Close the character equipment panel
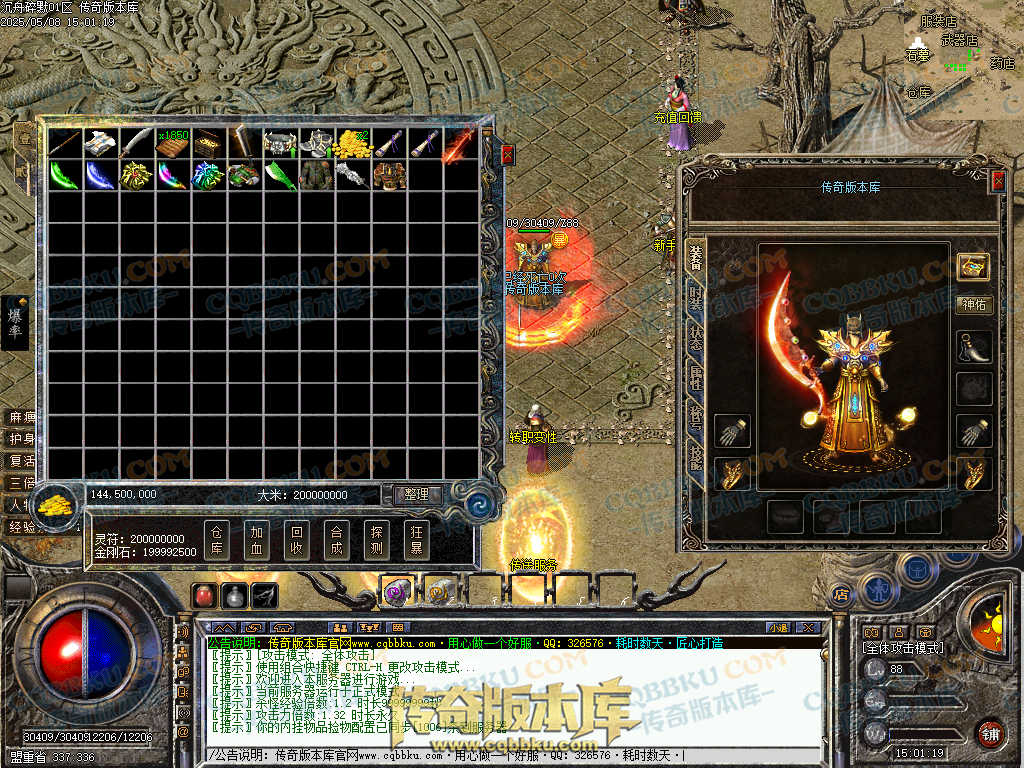1024x768 pixels. pos(997,181)
